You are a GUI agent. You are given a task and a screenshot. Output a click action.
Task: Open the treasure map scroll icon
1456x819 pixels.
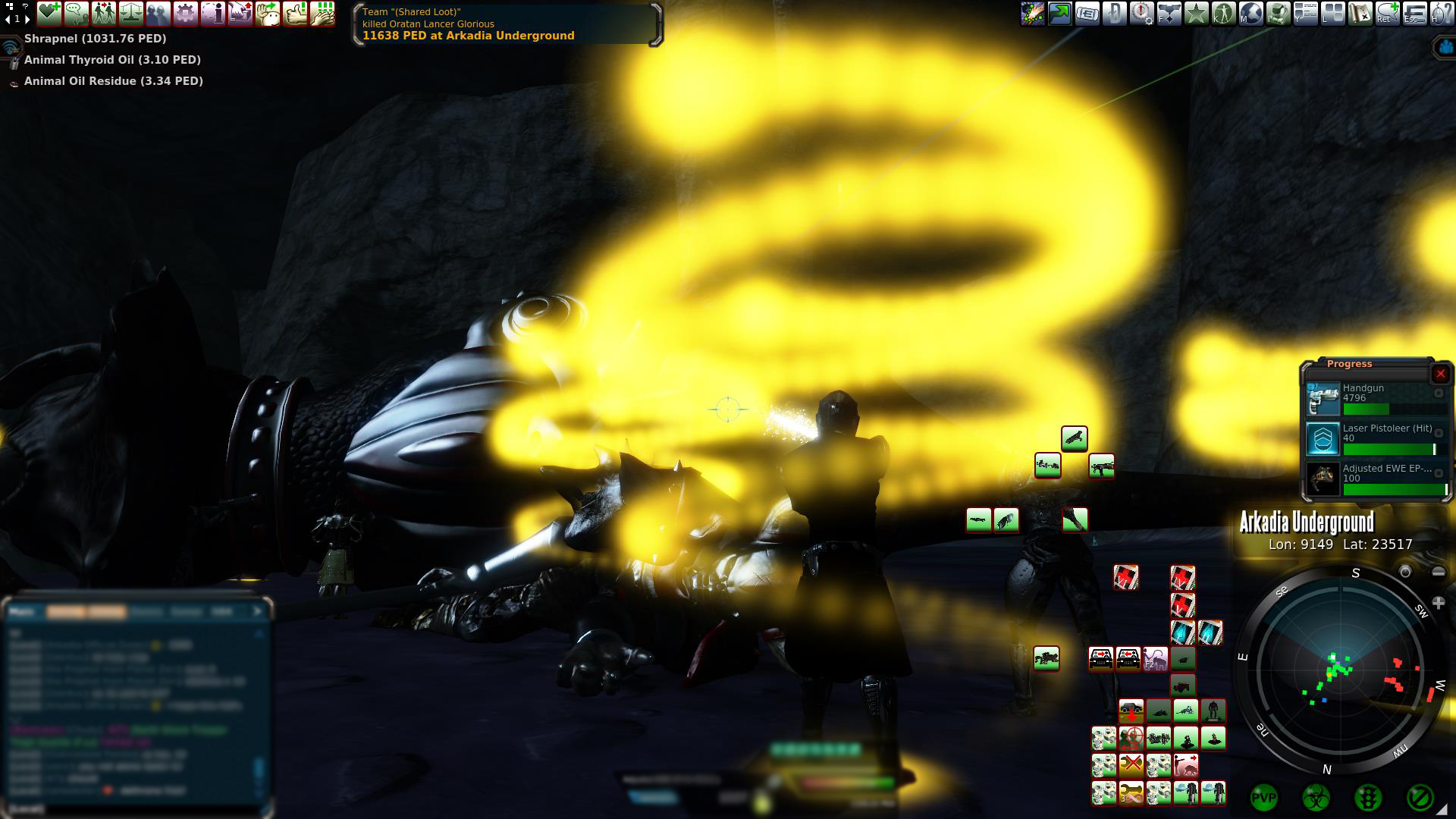point(1360,13)
